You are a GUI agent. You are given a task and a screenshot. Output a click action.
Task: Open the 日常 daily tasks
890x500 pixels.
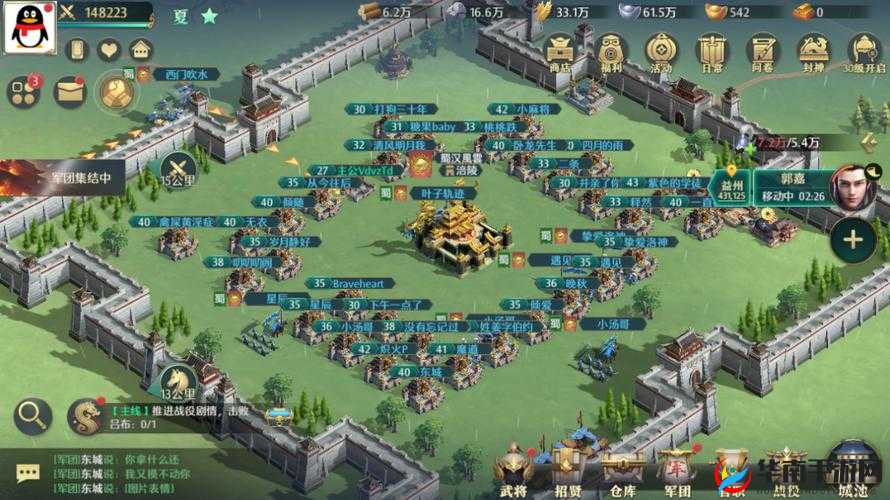[712, 50]
